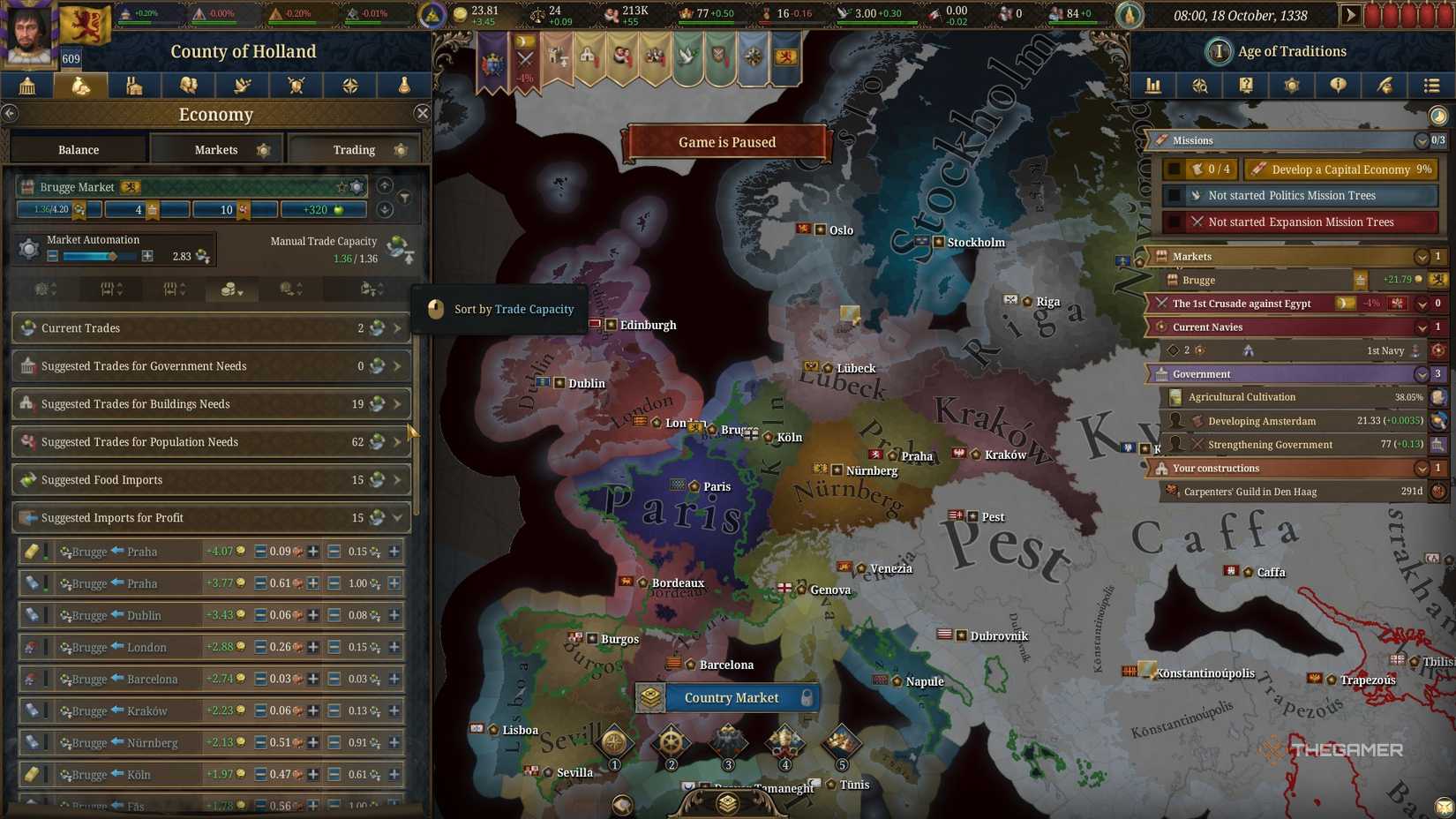Screen dimensions: 1456x819
Task: Expand the Government section on the right panel
Action: (x=1421, y=373)
